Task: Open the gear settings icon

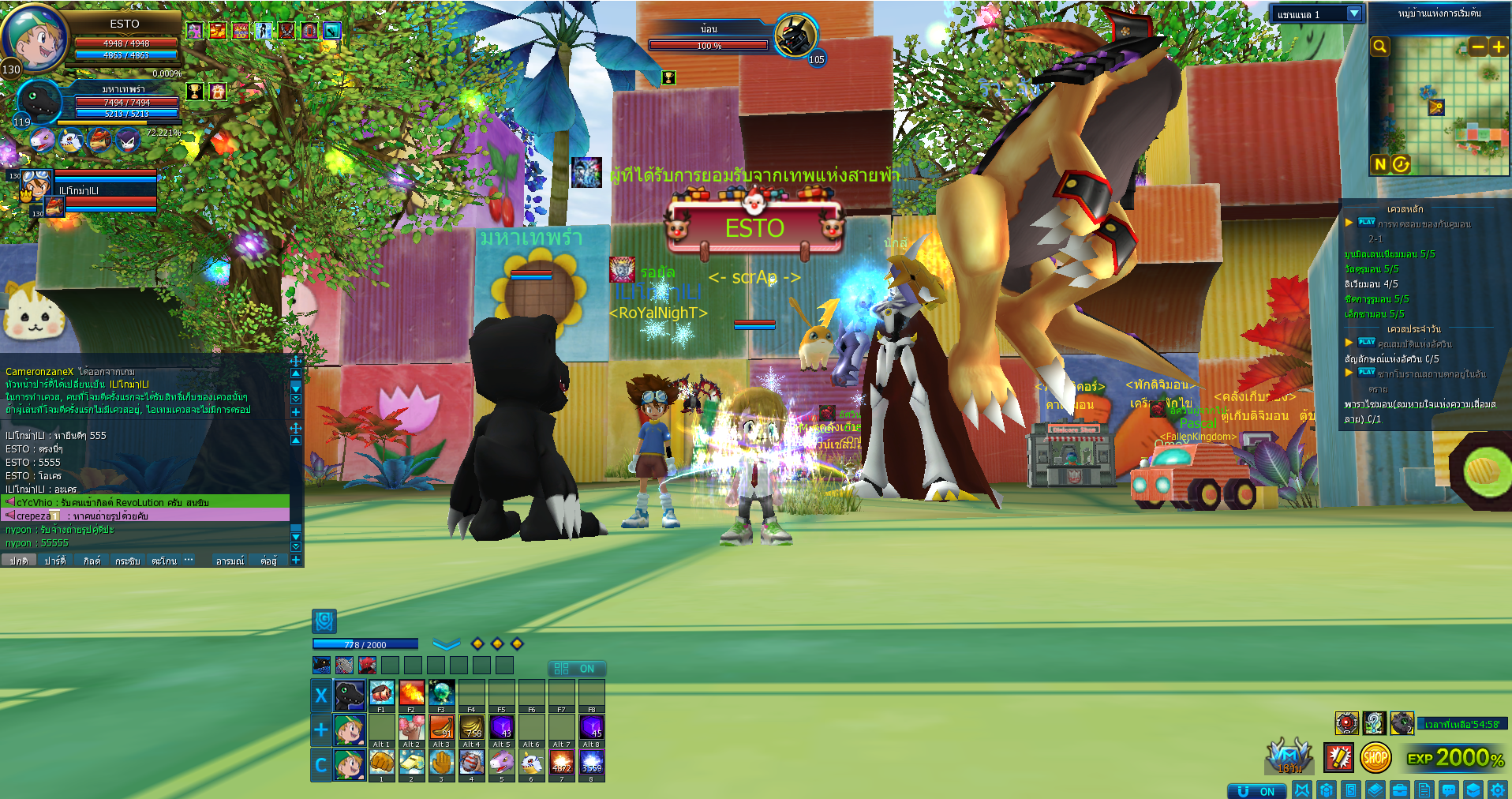Action: [1497, 790]
